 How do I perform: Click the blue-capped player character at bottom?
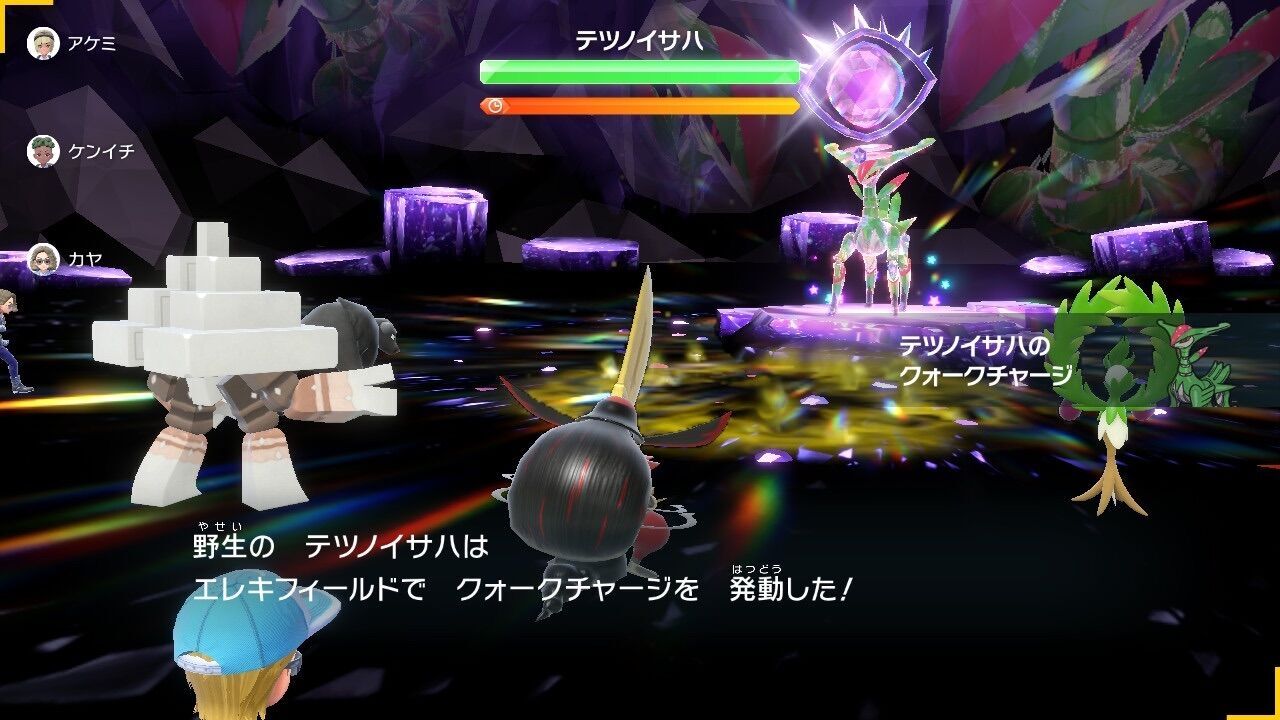235,670
